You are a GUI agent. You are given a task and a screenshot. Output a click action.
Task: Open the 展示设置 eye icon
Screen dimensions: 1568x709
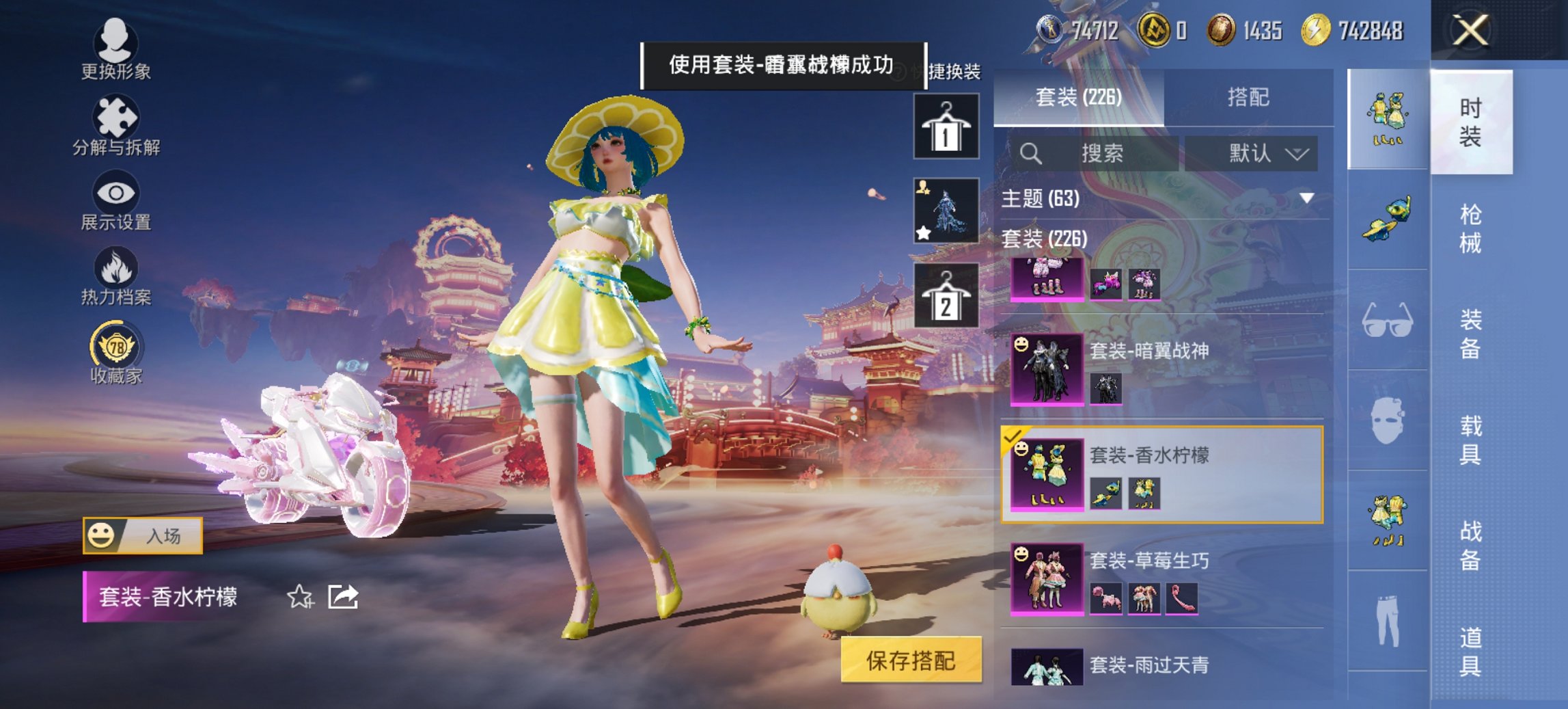pos(116,193)
